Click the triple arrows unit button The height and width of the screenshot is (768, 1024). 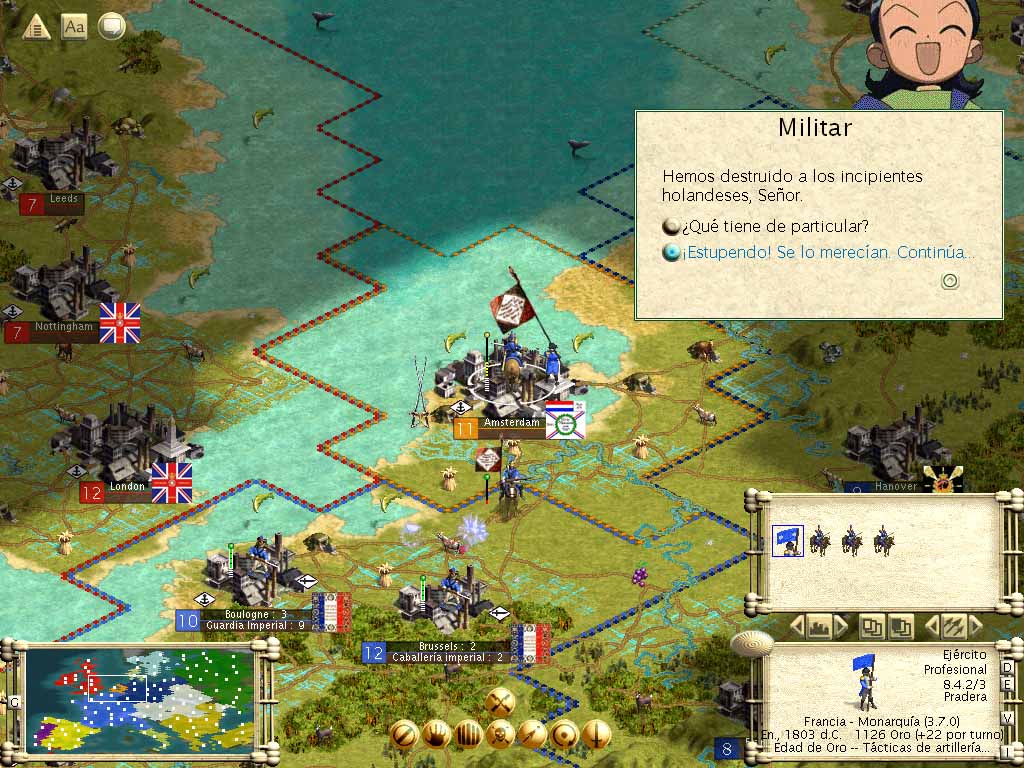[953, 627]
